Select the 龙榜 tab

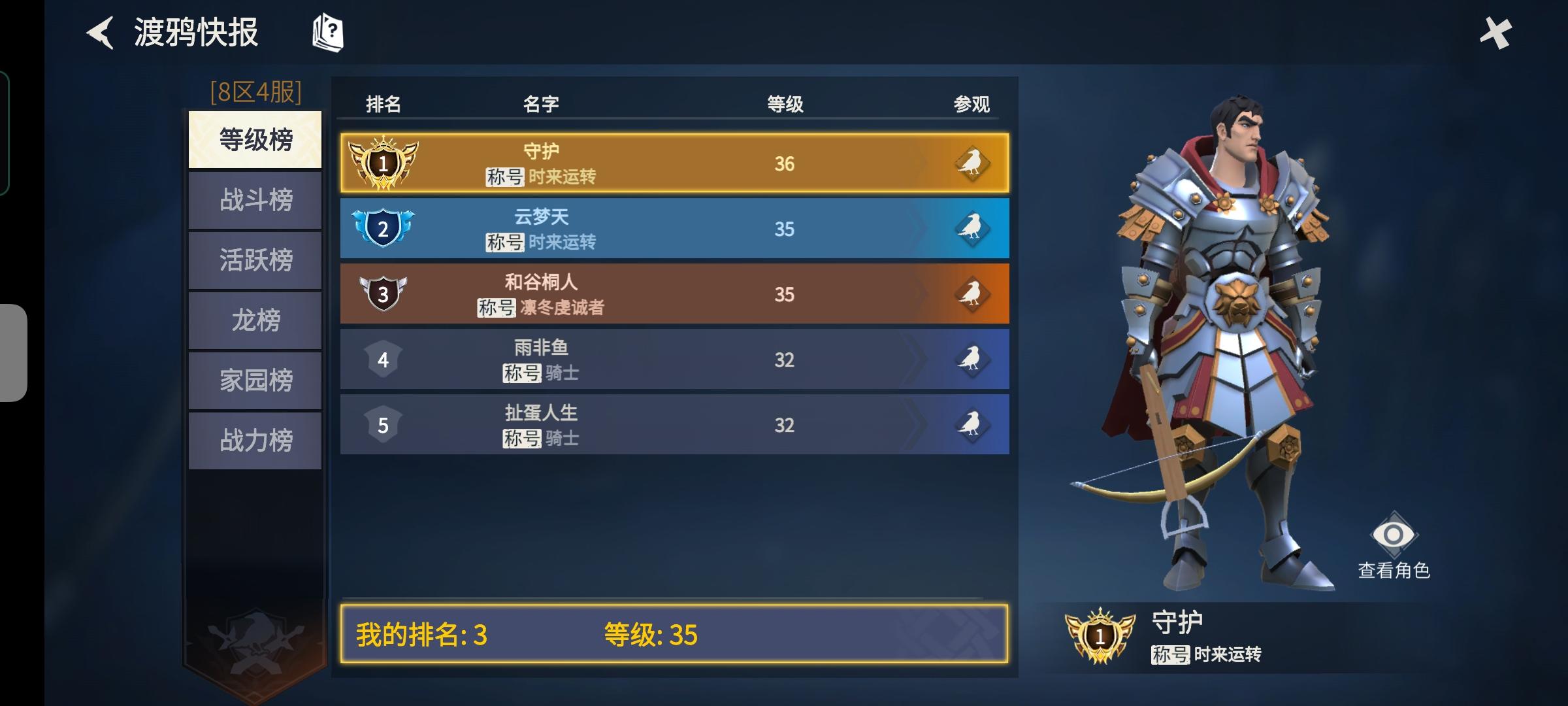(254, 320)
